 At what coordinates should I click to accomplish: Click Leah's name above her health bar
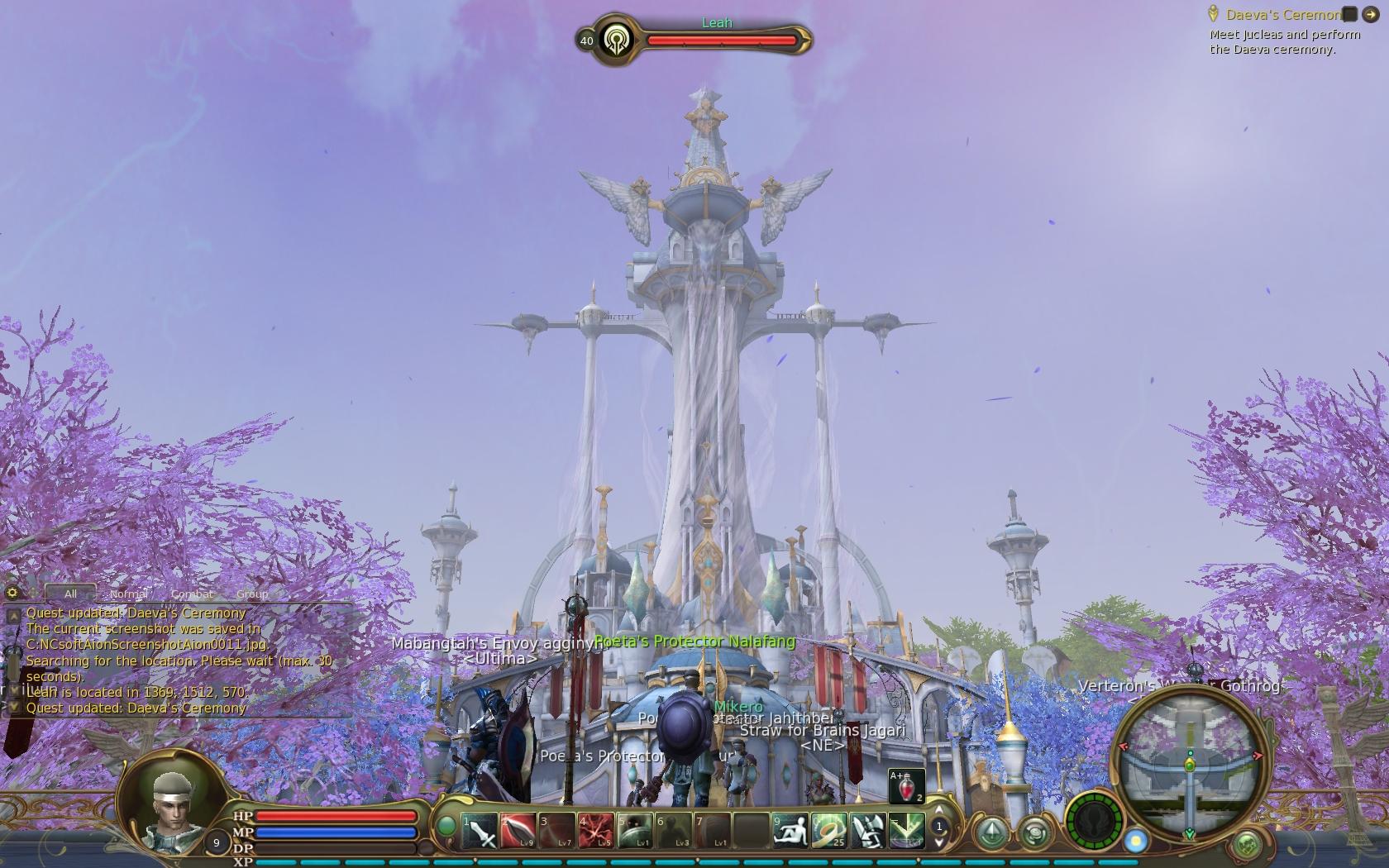(718, 22)
